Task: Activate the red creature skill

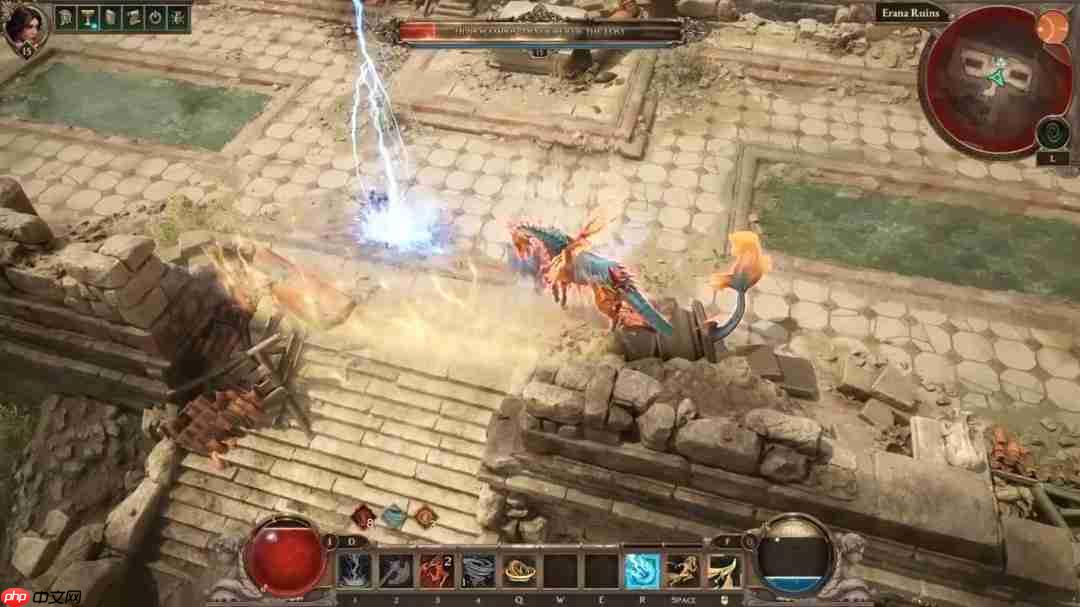Action: 436,570
